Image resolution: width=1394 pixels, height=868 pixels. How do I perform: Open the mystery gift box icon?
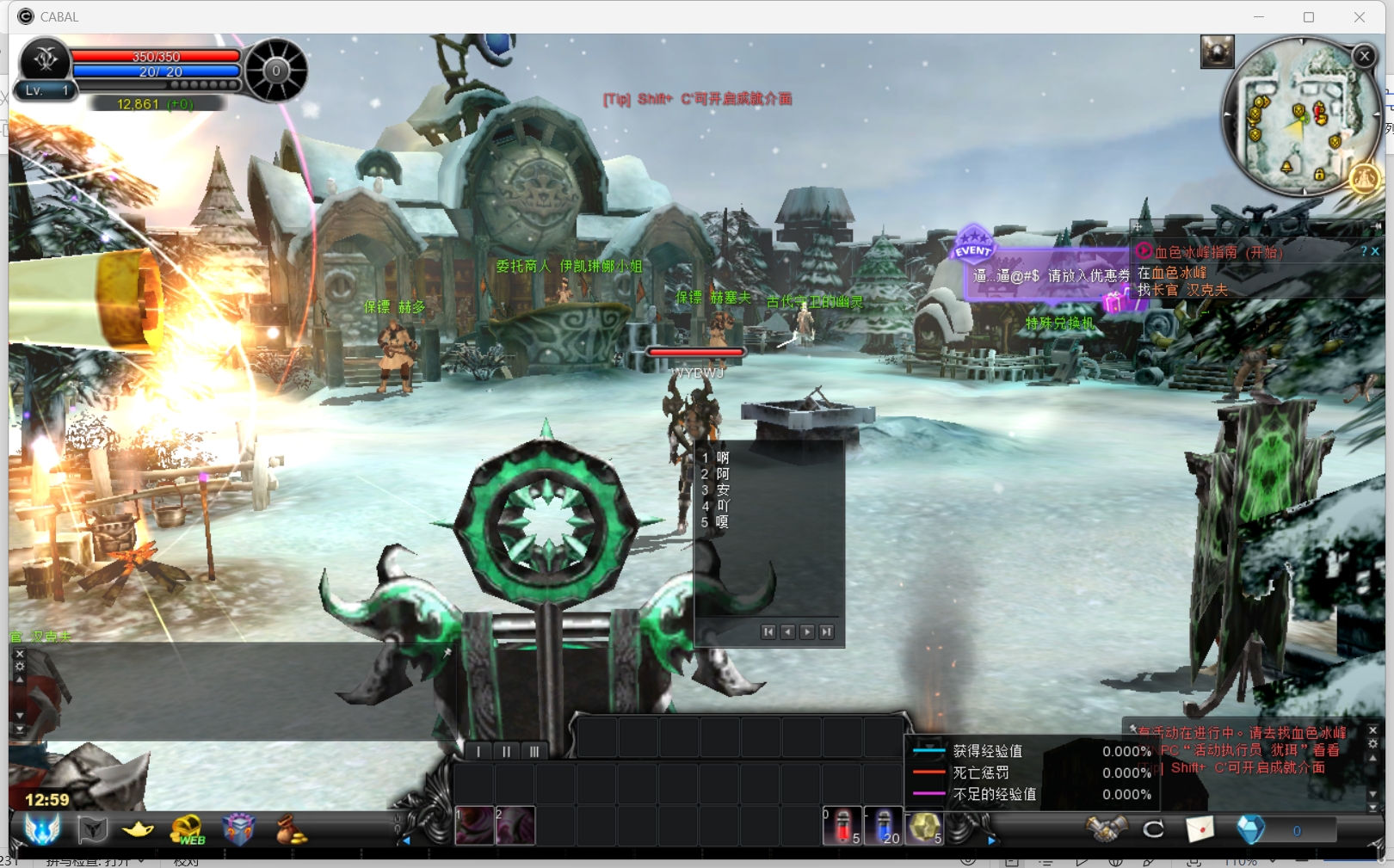[238, 829]
